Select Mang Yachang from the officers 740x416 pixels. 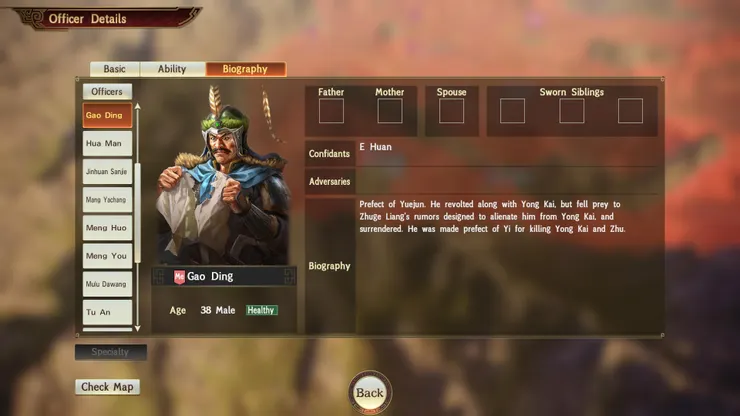pyautogui.click(x=107, y=200)
